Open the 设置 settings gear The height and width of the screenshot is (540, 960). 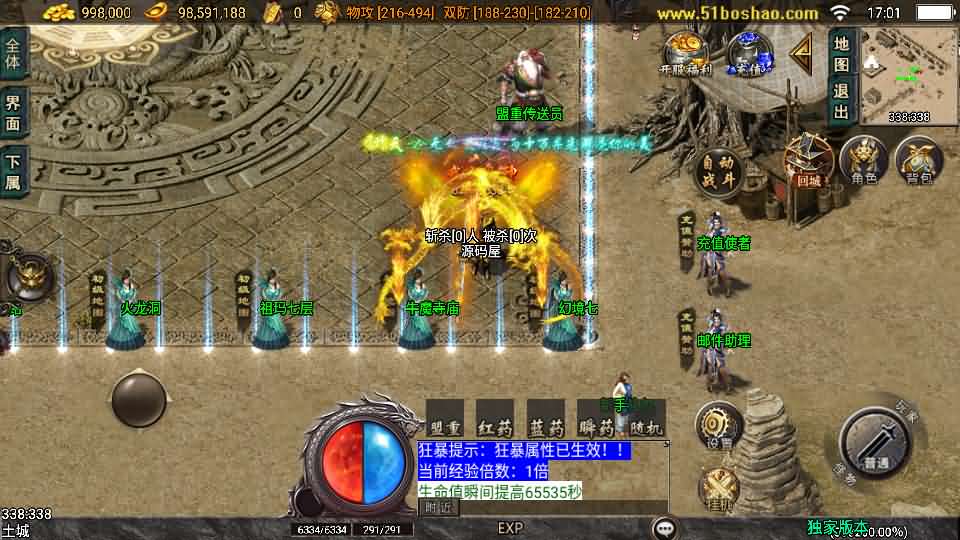point(718,424)
